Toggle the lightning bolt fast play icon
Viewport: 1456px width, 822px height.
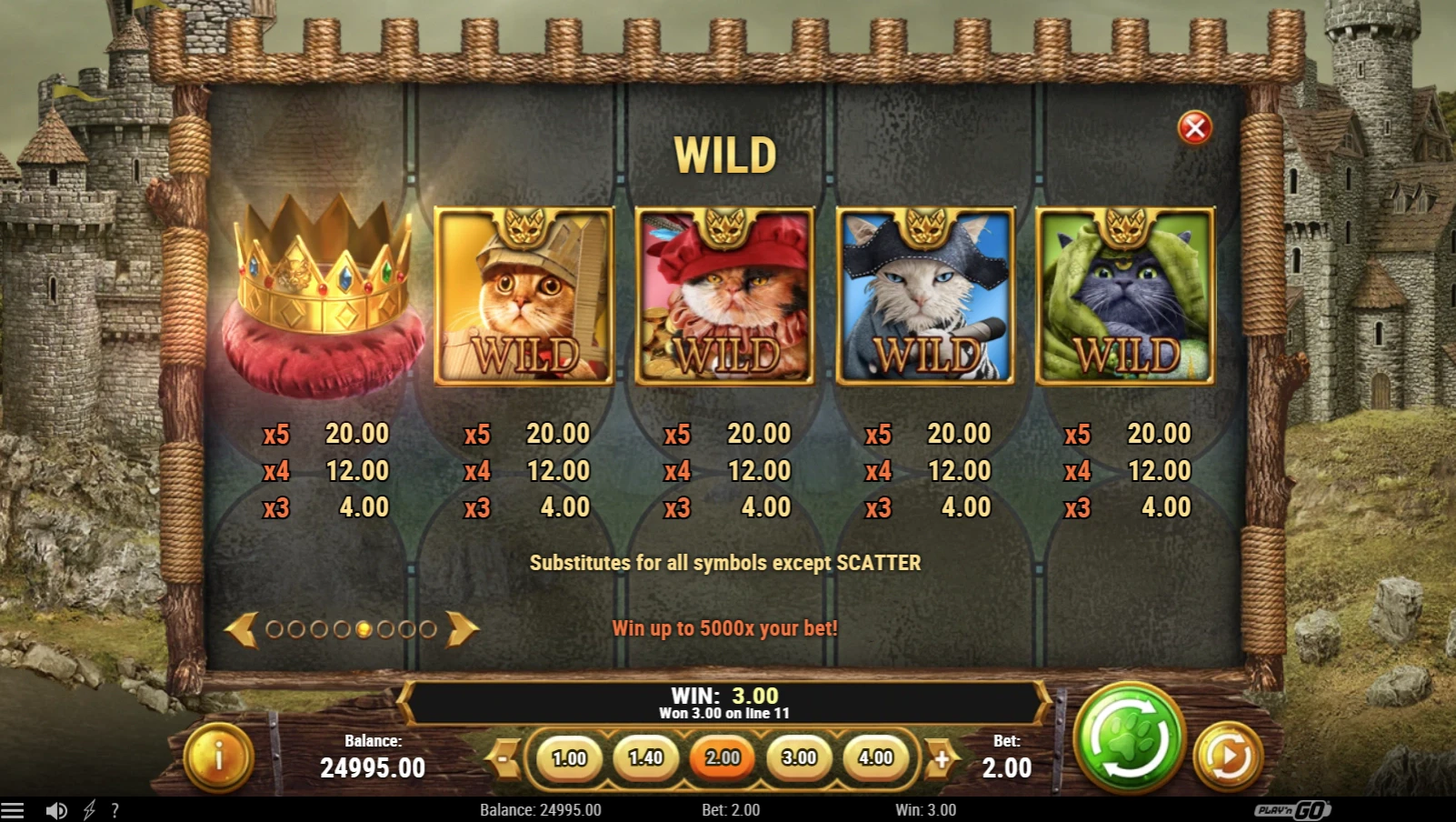click(x=89, y=810)
